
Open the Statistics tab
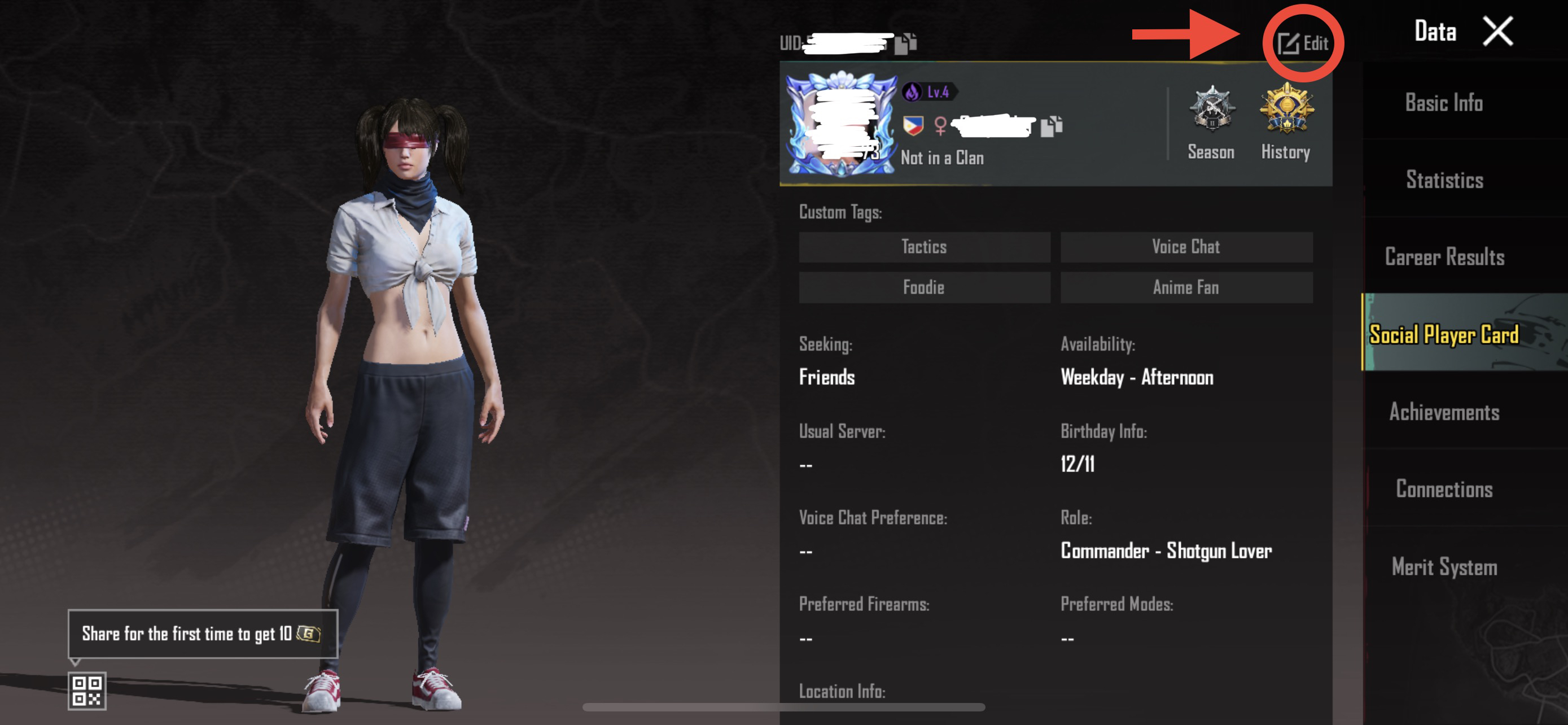1444,180
